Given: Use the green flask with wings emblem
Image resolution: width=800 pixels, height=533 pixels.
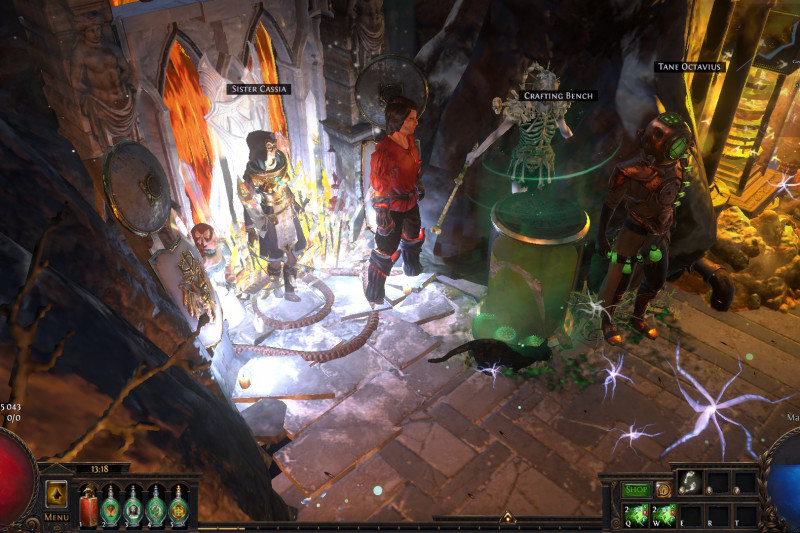Looking at the screenshot, I should coord(111,504).
